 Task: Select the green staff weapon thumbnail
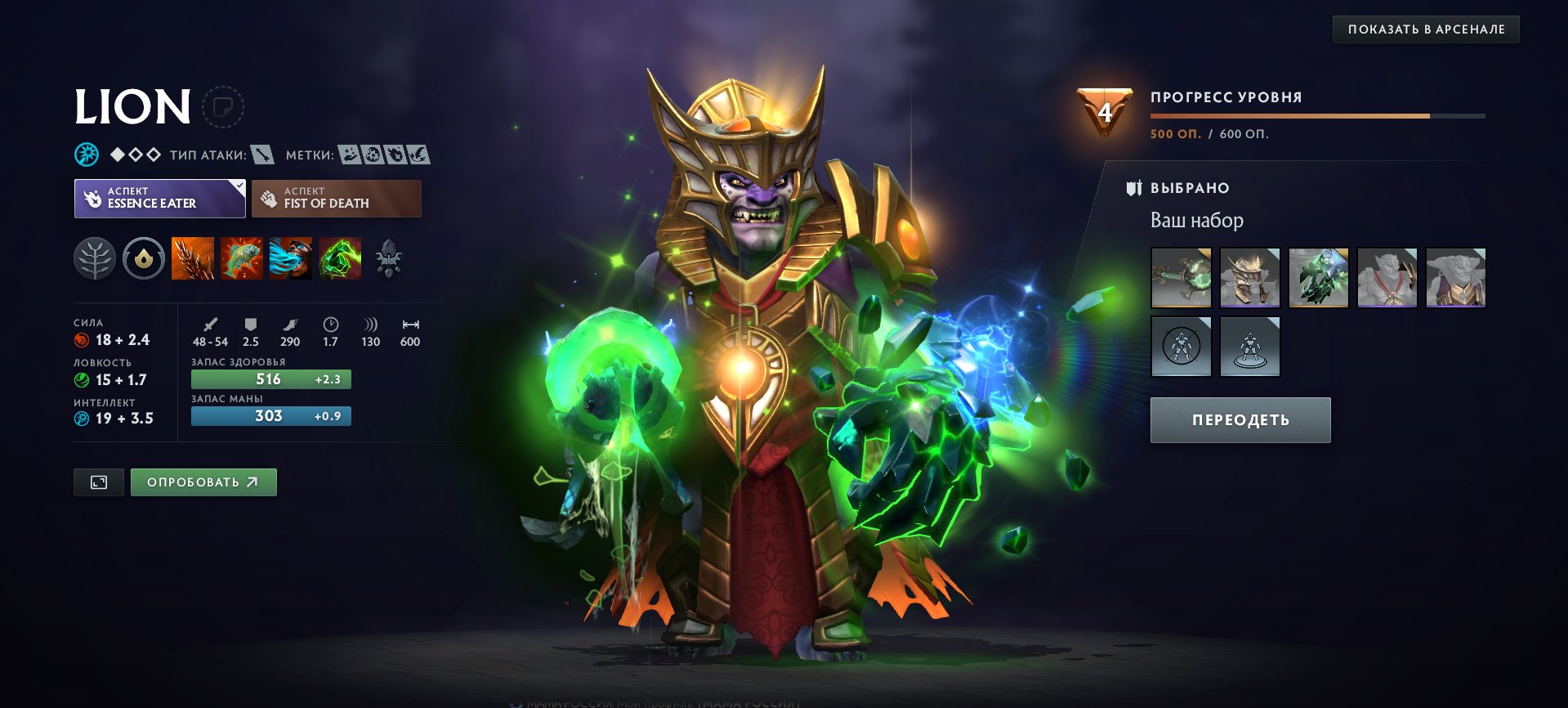coord(1182,277)
